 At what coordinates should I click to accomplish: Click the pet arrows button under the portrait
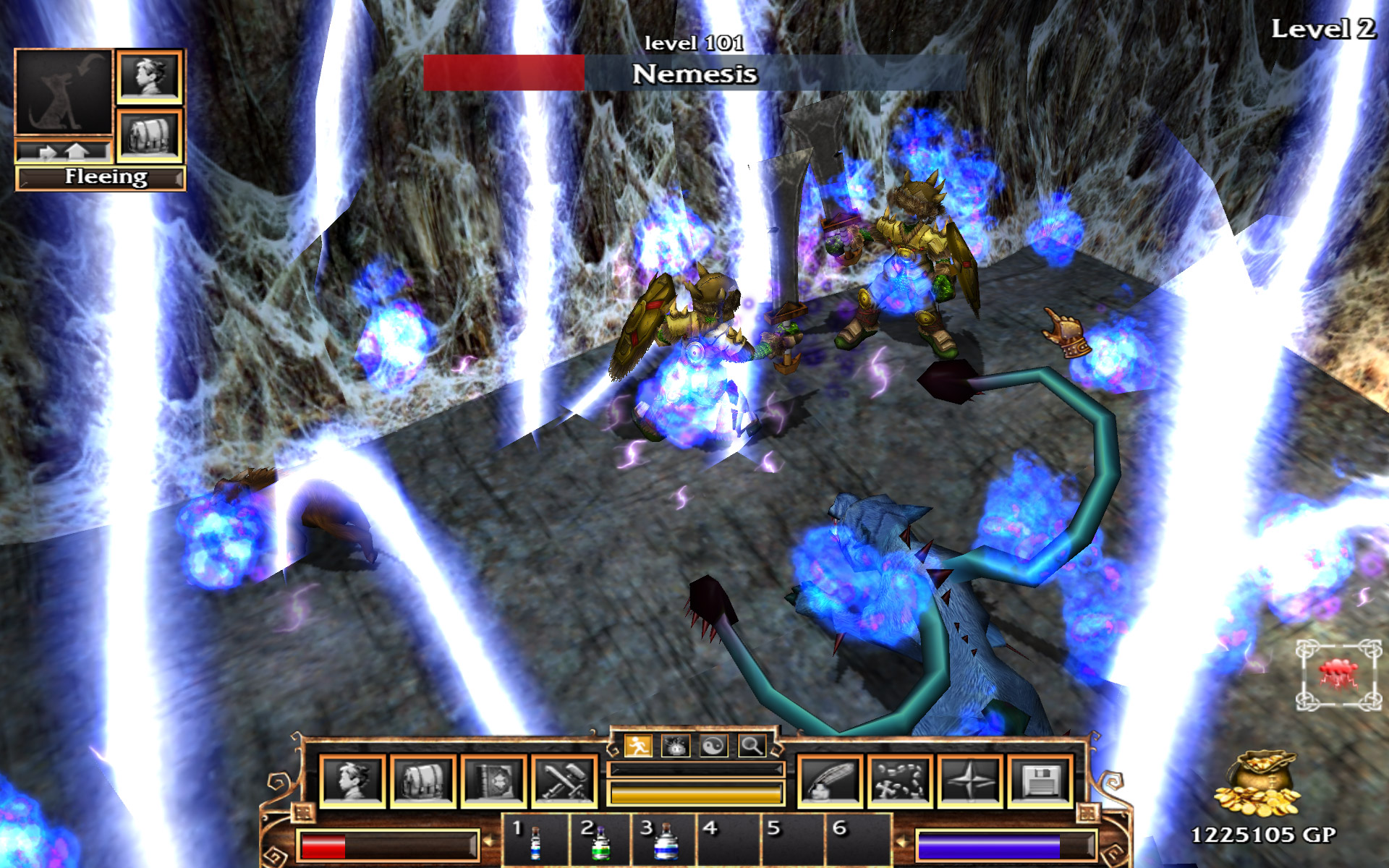(x=64, y=151)
